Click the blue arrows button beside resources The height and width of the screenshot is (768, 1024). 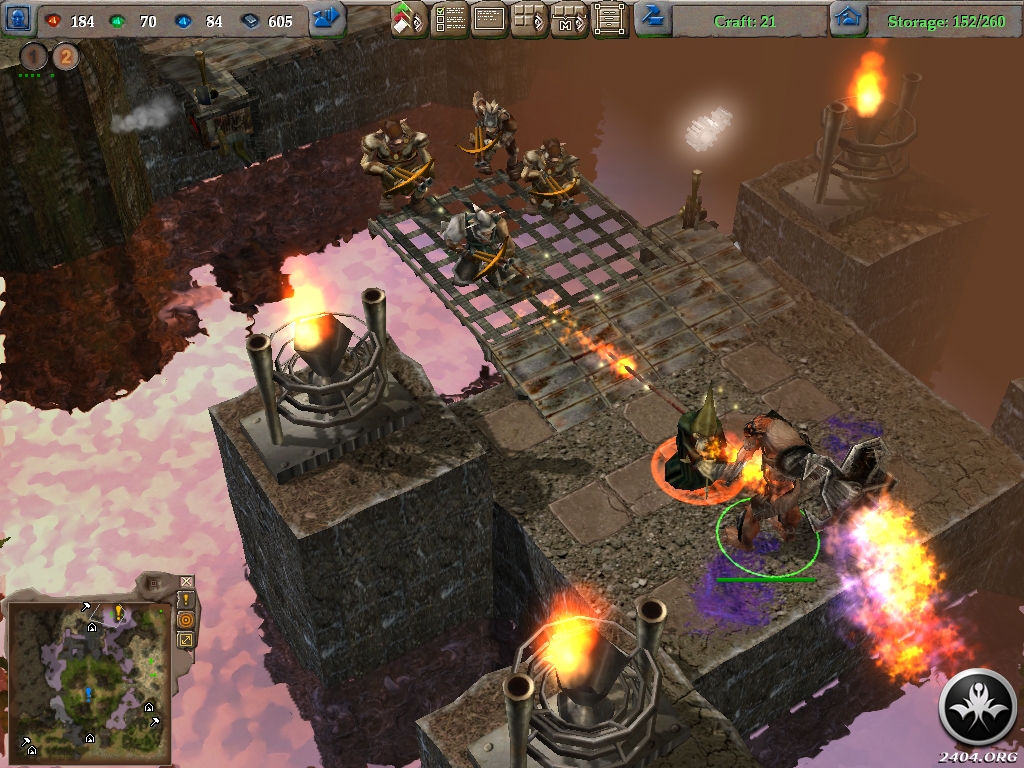tap(327, 18)
